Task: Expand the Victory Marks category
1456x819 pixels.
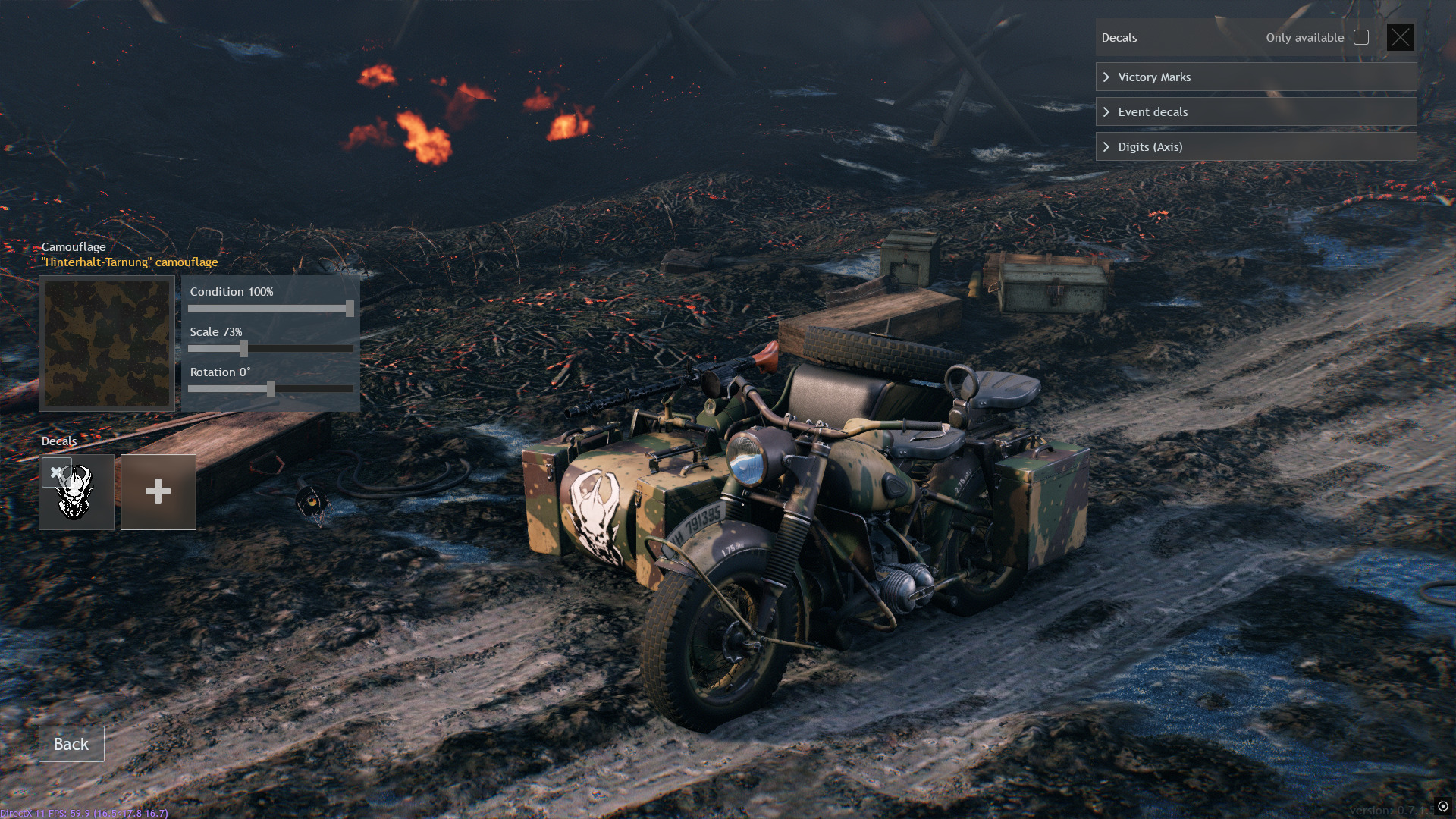Action: (1255, 77)
